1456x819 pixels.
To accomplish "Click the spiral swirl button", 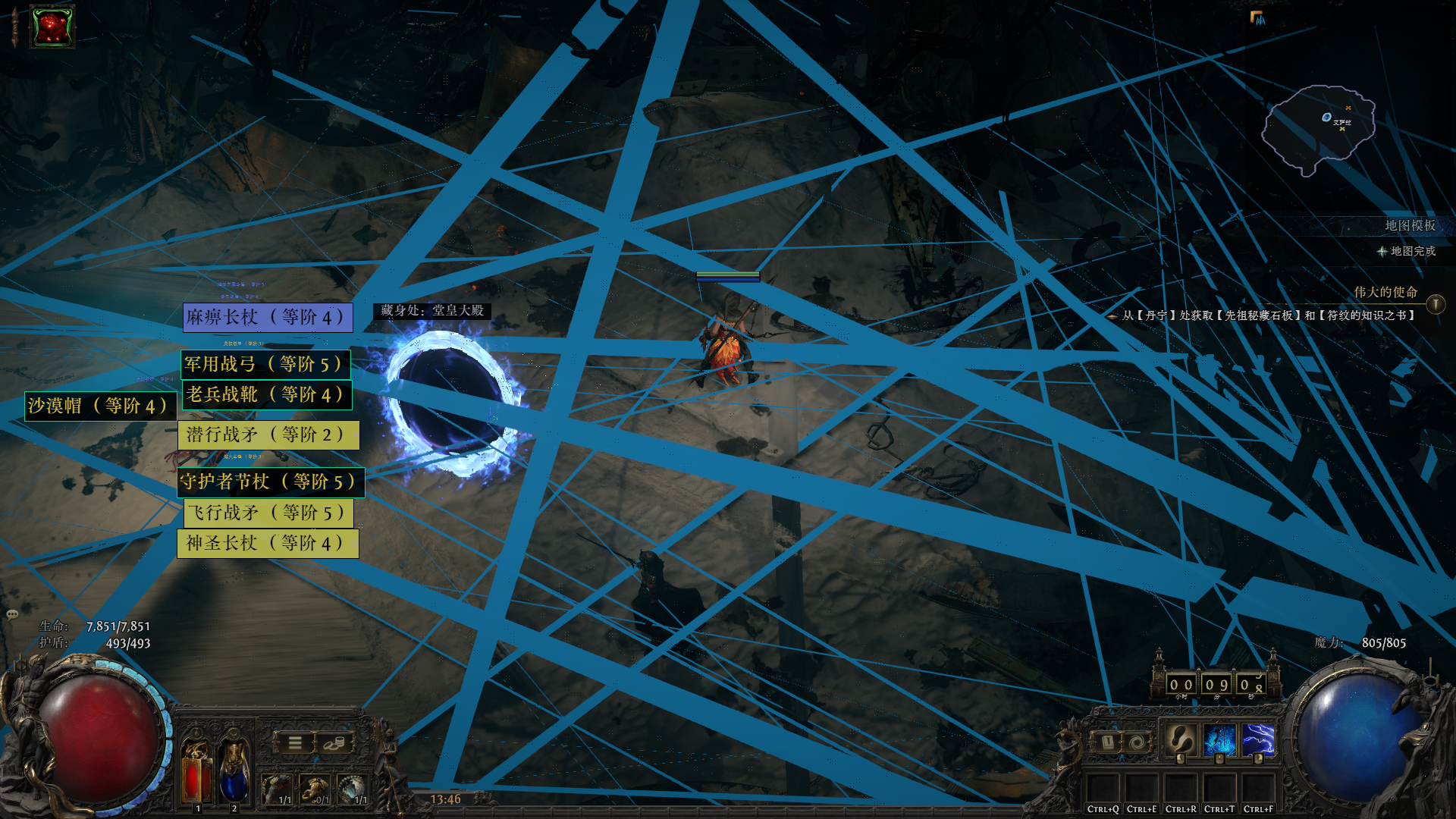I will click(x=1136, y=742).
